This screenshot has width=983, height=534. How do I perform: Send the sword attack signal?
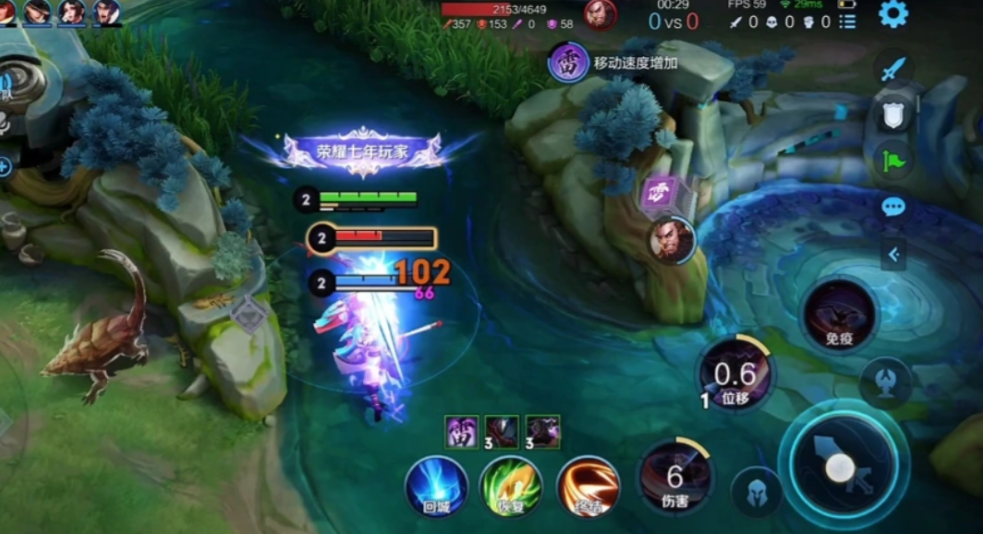(893, 70)
